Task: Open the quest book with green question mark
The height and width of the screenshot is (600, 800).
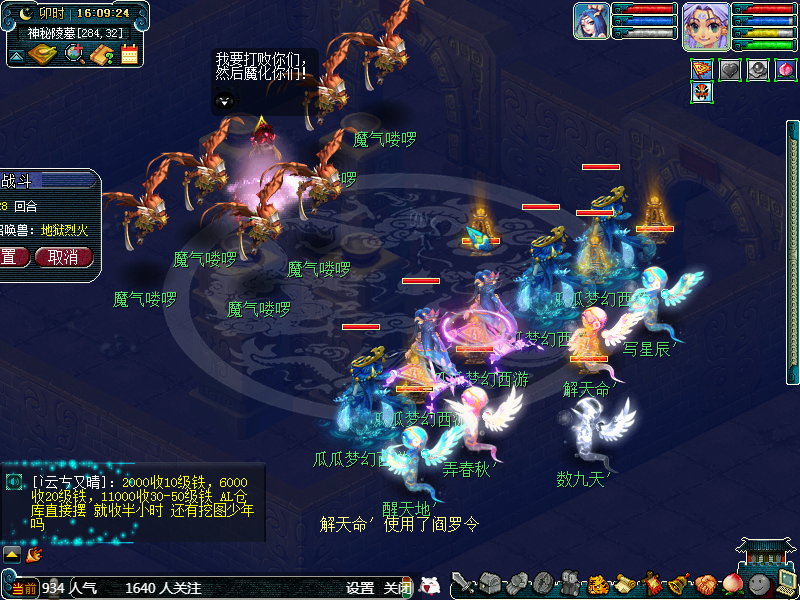Action: 101,54
